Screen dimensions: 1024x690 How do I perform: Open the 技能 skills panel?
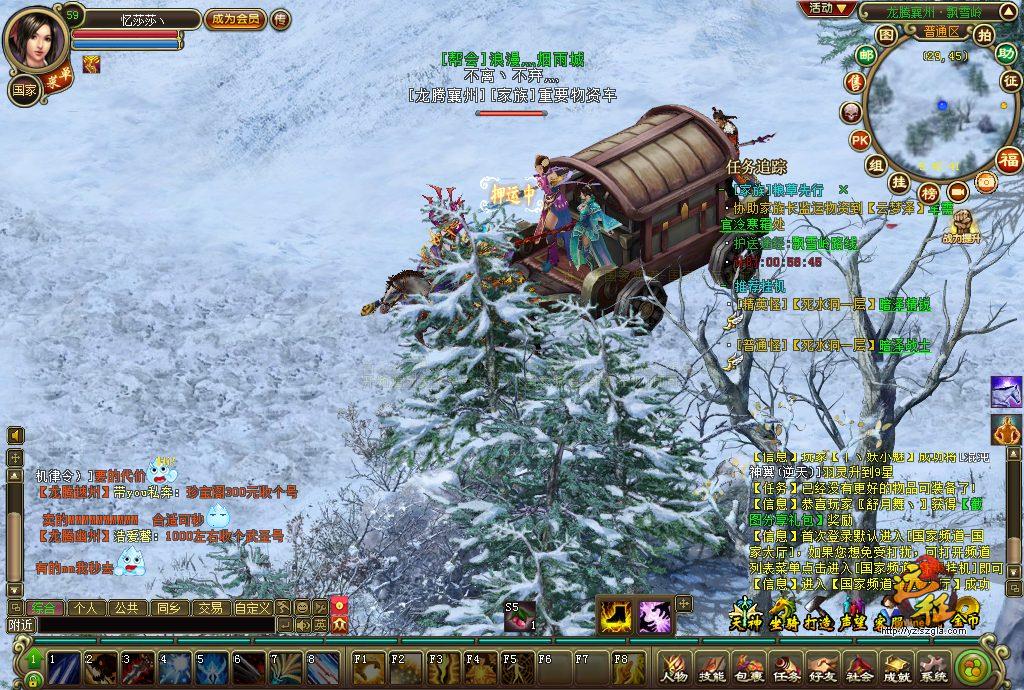712,666
